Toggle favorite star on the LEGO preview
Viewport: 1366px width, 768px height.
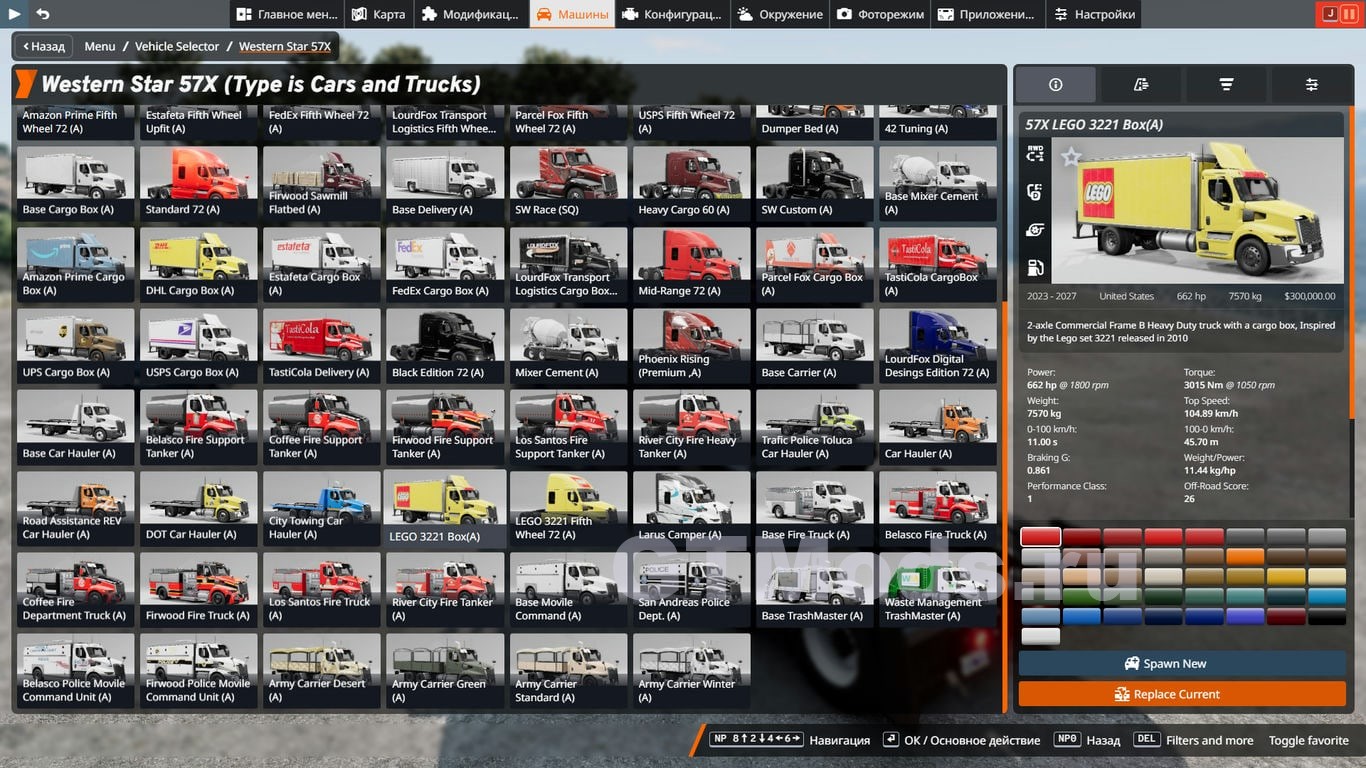click(x=1071, y=157)
